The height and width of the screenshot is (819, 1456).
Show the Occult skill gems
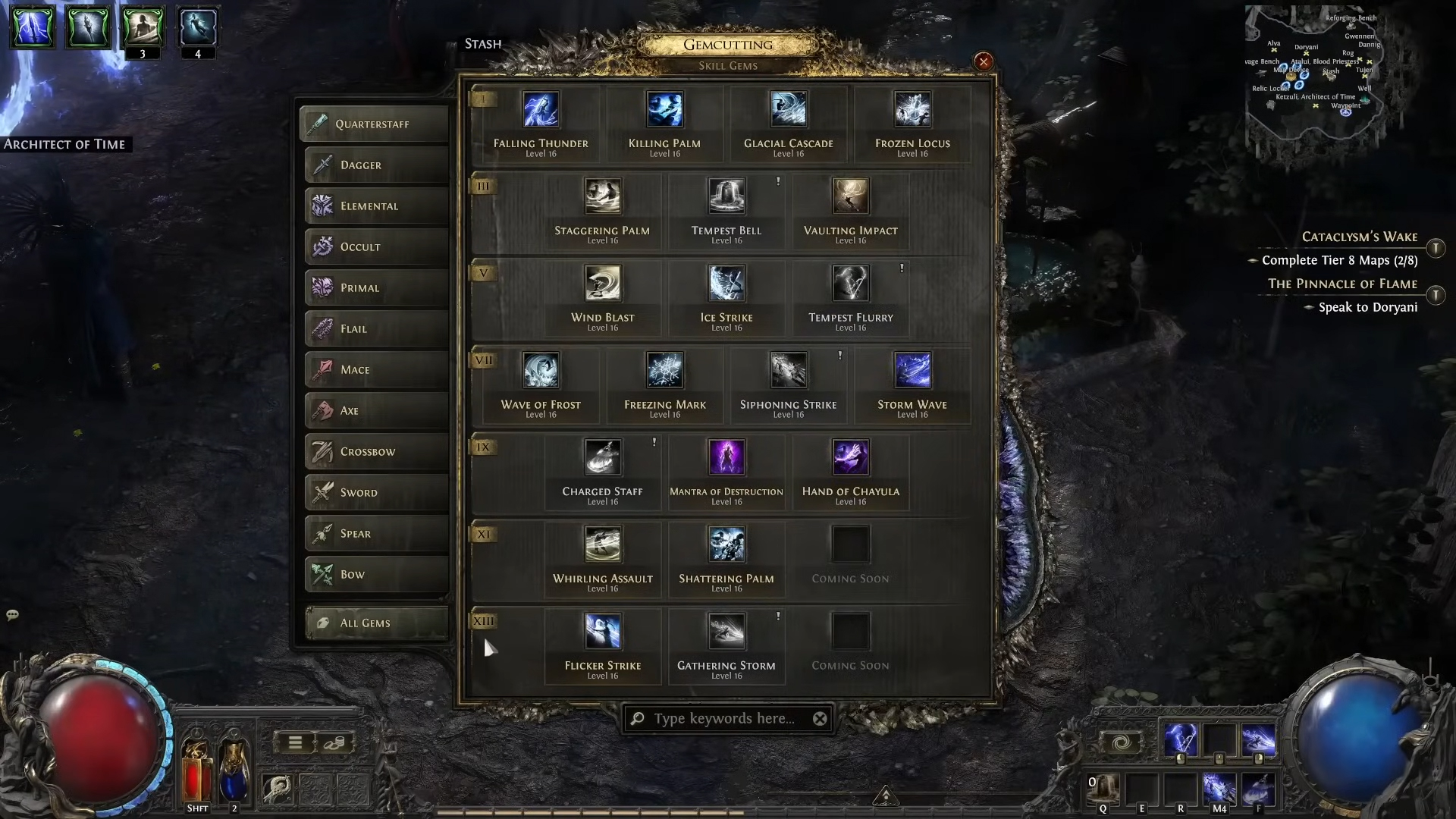click(x=376, y=247)
